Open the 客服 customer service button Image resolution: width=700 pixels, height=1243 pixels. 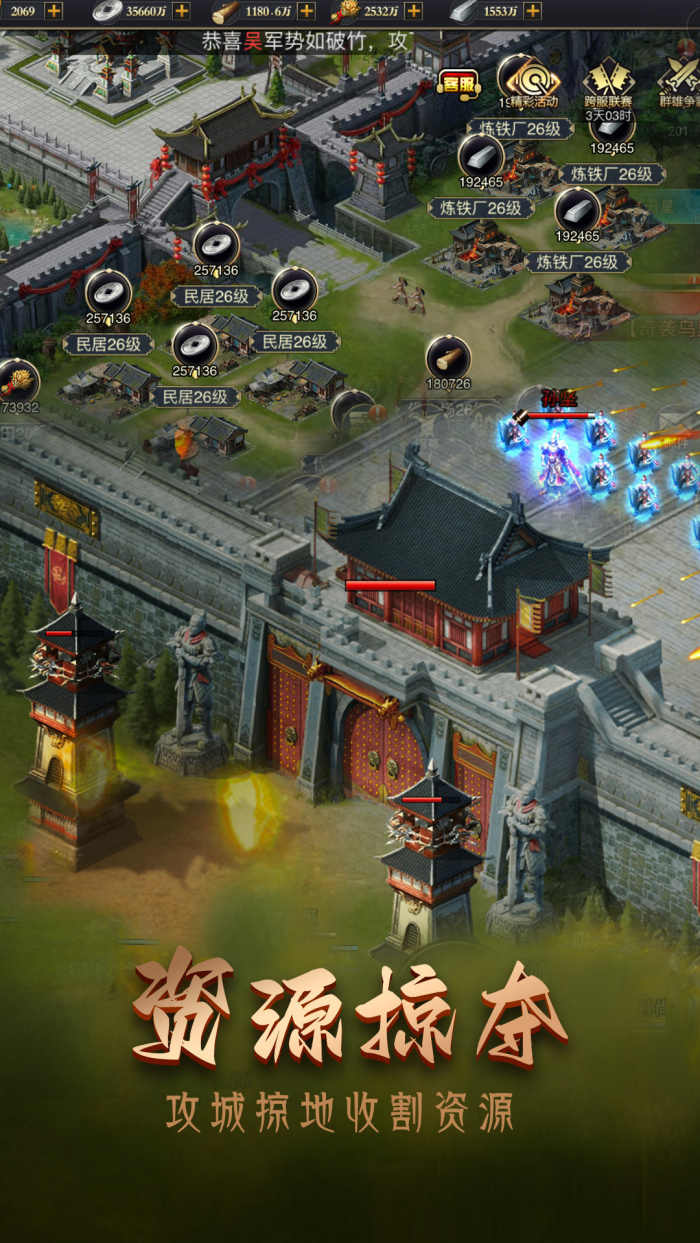click(458, 83)
